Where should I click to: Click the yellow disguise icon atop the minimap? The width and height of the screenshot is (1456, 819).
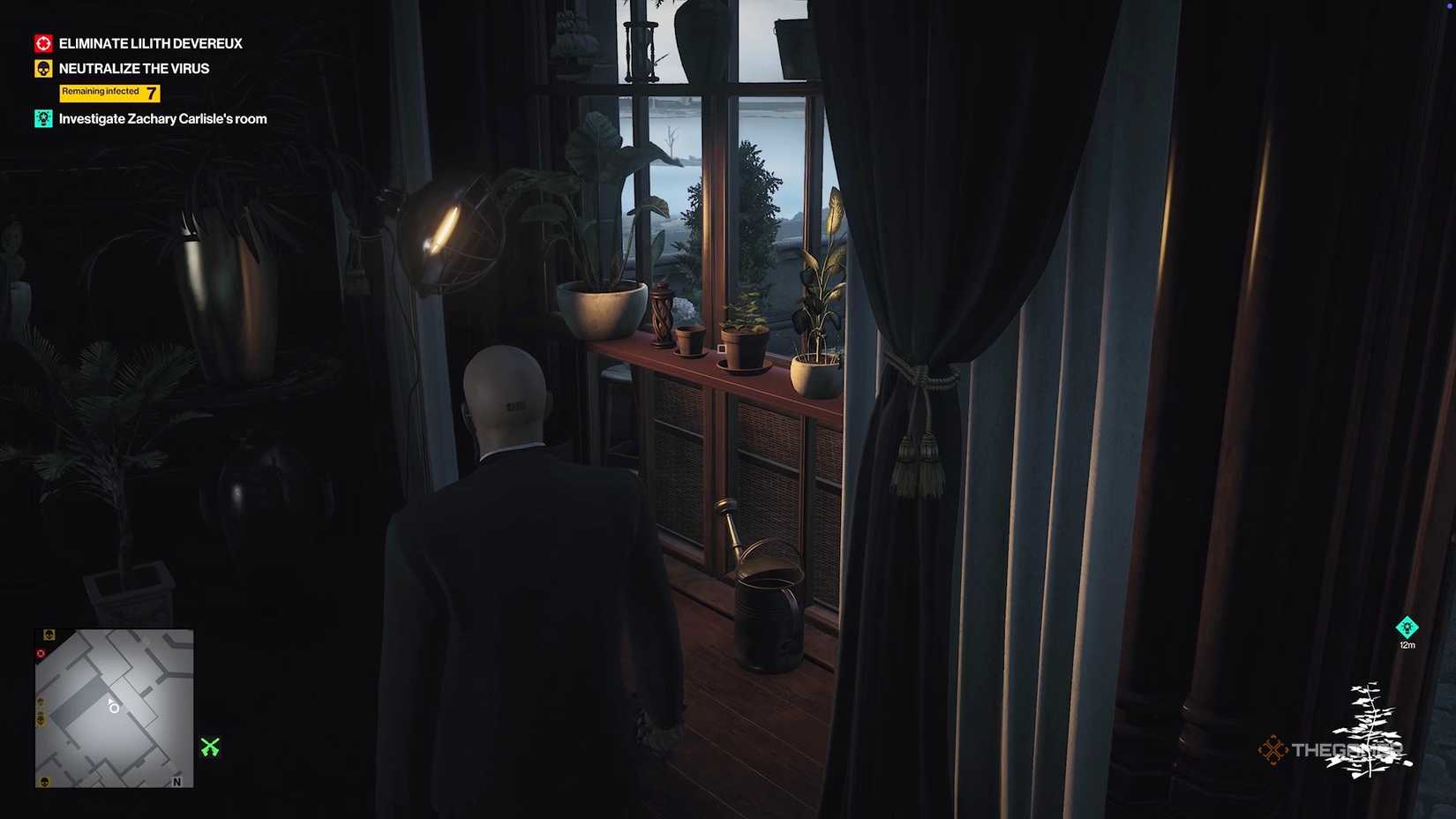click(49, 634)
